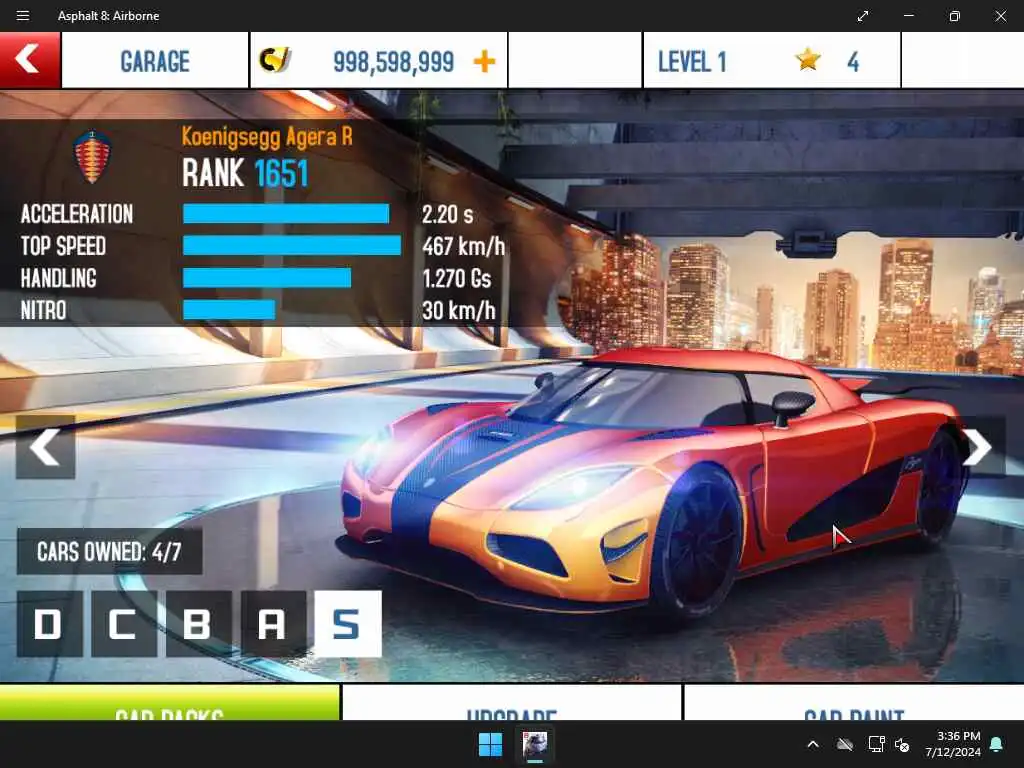Show the next car in the garage
The width and height of the screenshot is (1024, 768).
point(977,447)
